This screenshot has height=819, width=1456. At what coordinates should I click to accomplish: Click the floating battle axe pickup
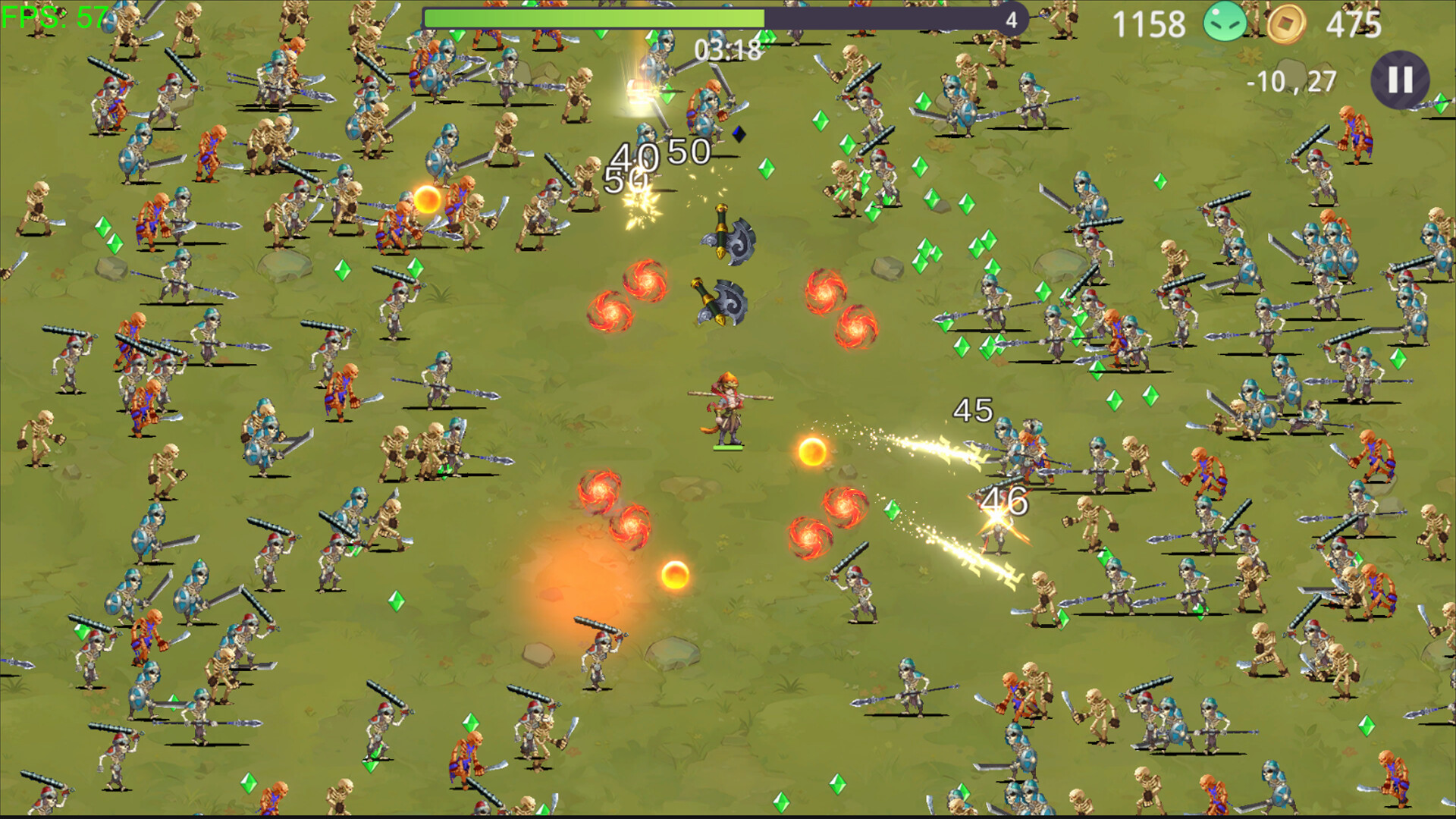[726, 231]
